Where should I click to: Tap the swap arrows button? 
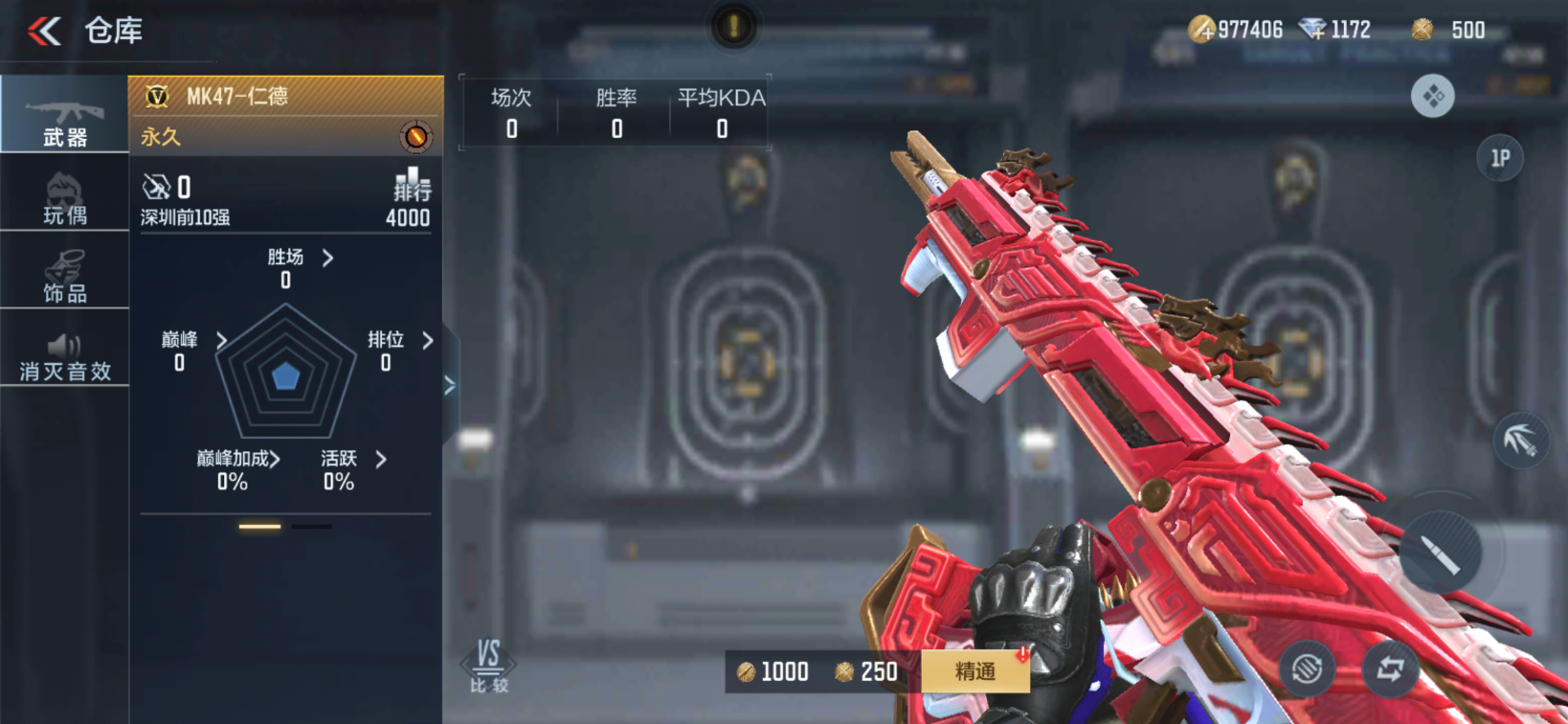point(1390,668)
